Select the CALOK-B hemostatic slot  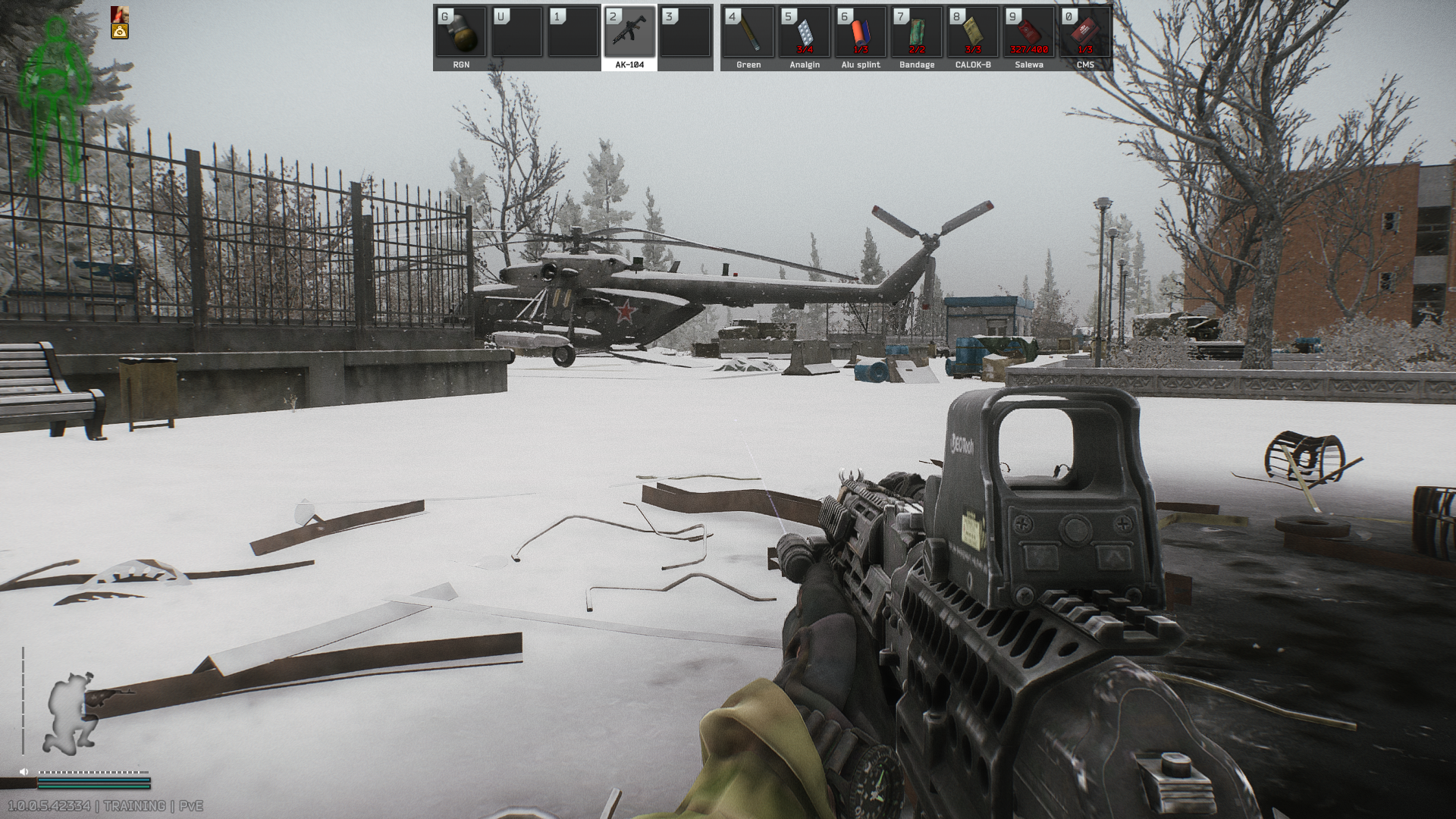[973, 33]
